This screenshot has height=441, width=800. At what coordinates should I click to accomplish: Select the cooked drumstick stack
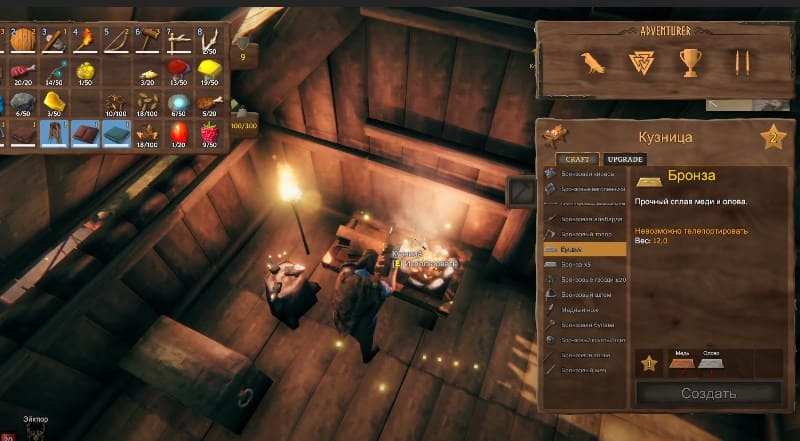point(210,103)
